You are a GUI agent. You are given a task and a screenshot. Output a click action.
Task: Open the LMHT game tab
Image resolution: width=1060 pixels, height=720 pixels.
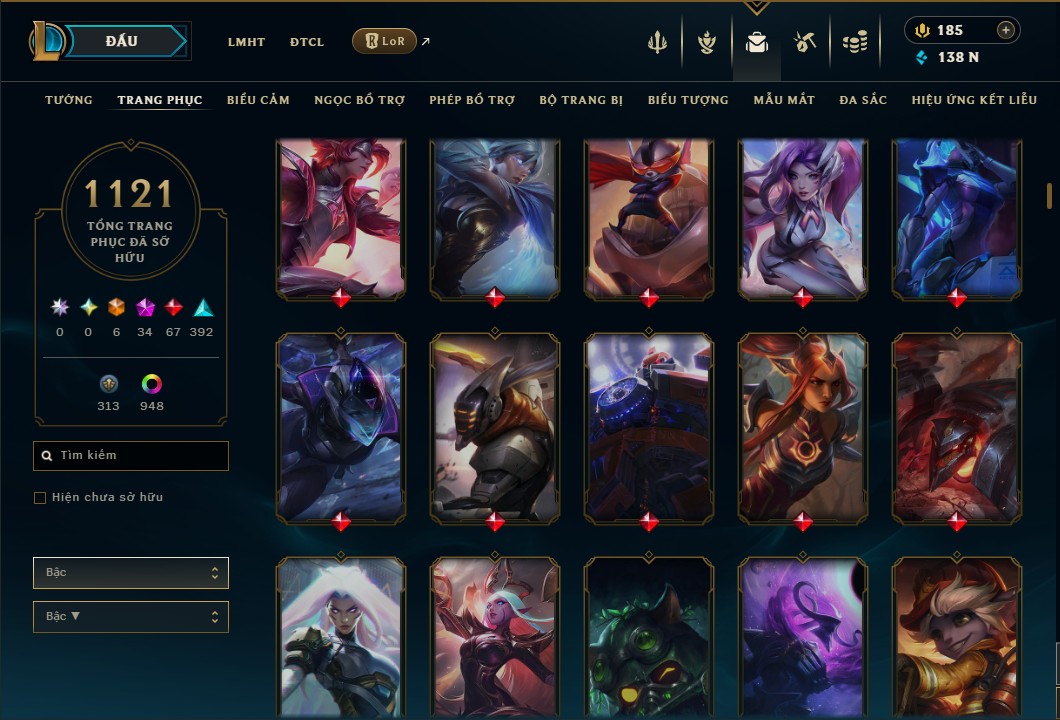[246, 42]
